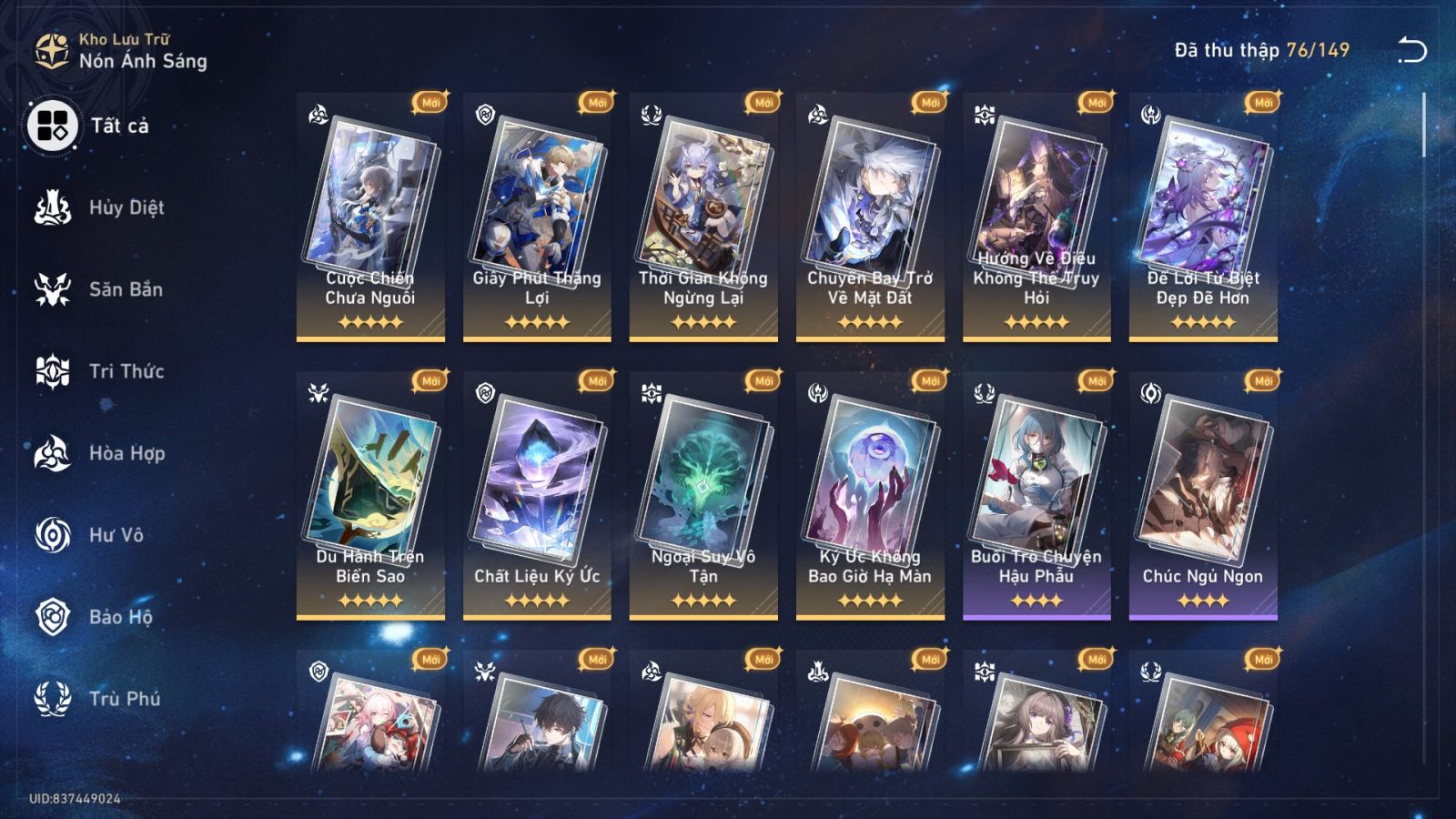Viewport: 1456px width, 819px height.
Task: Click the grid icon beside Tất cả
Action: (53, 127)
